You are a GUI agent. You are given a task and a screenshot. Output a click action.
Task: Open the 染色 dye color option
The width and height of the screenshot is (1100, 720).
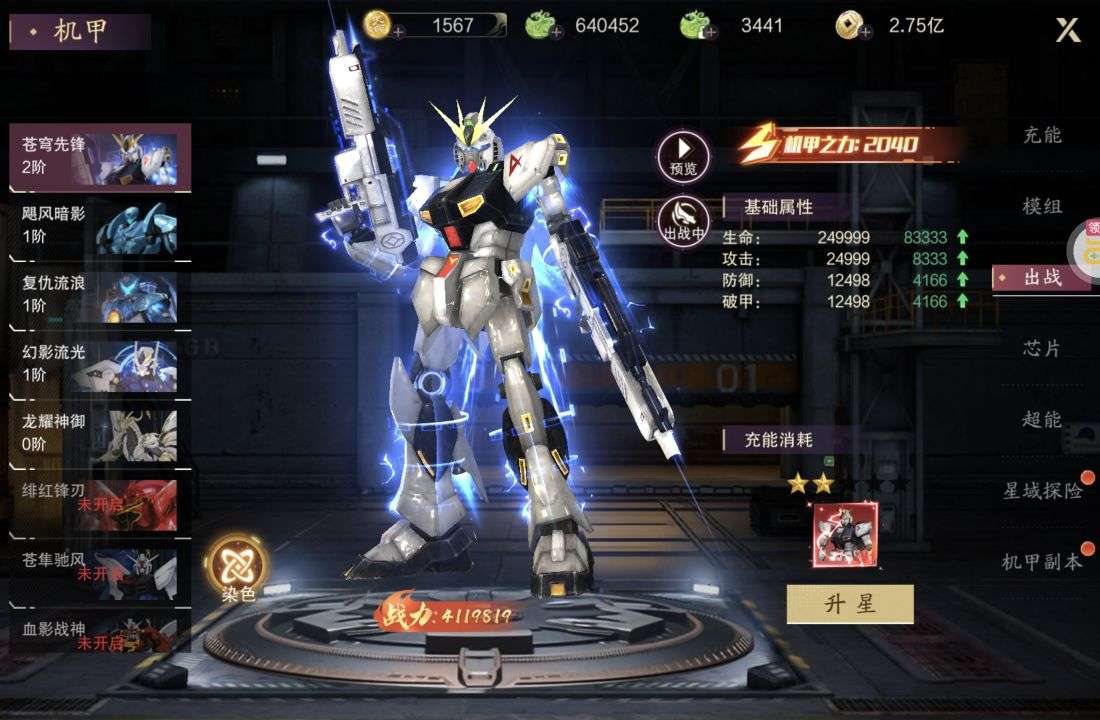pos(238,567)
